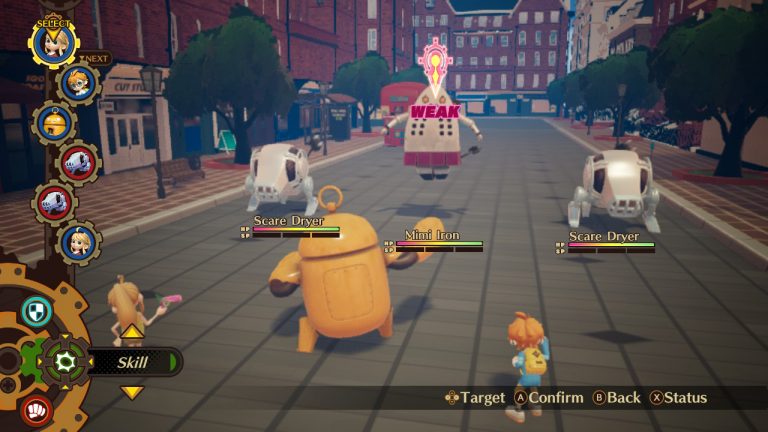
Task: Click the yellow down arrow below Skill
Action: 132,392
